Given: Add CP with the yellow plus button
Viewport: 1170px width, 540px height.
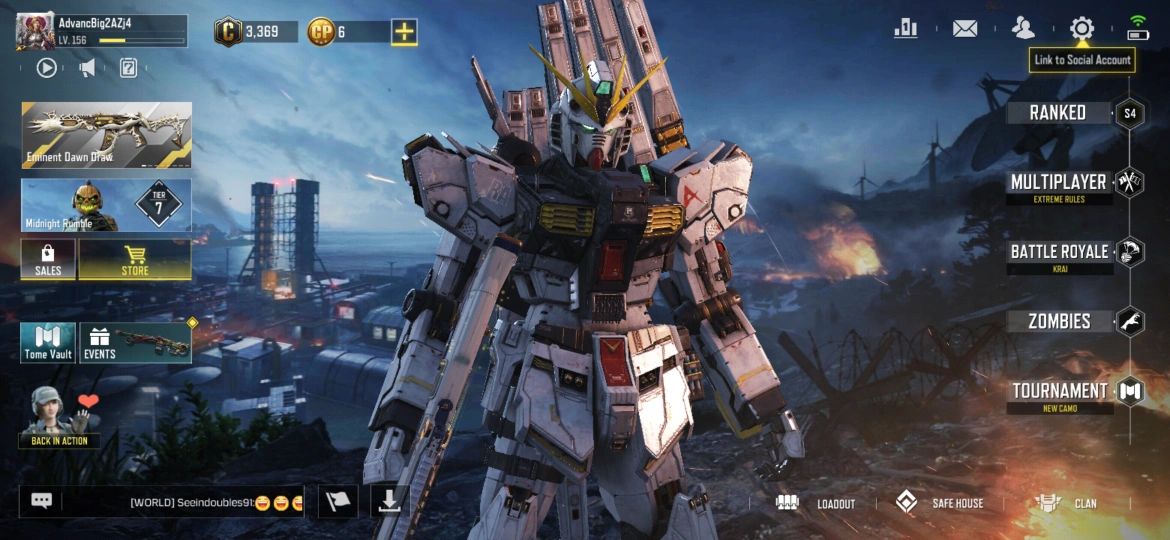Looking at the screenshot, I should click(404, 32).
